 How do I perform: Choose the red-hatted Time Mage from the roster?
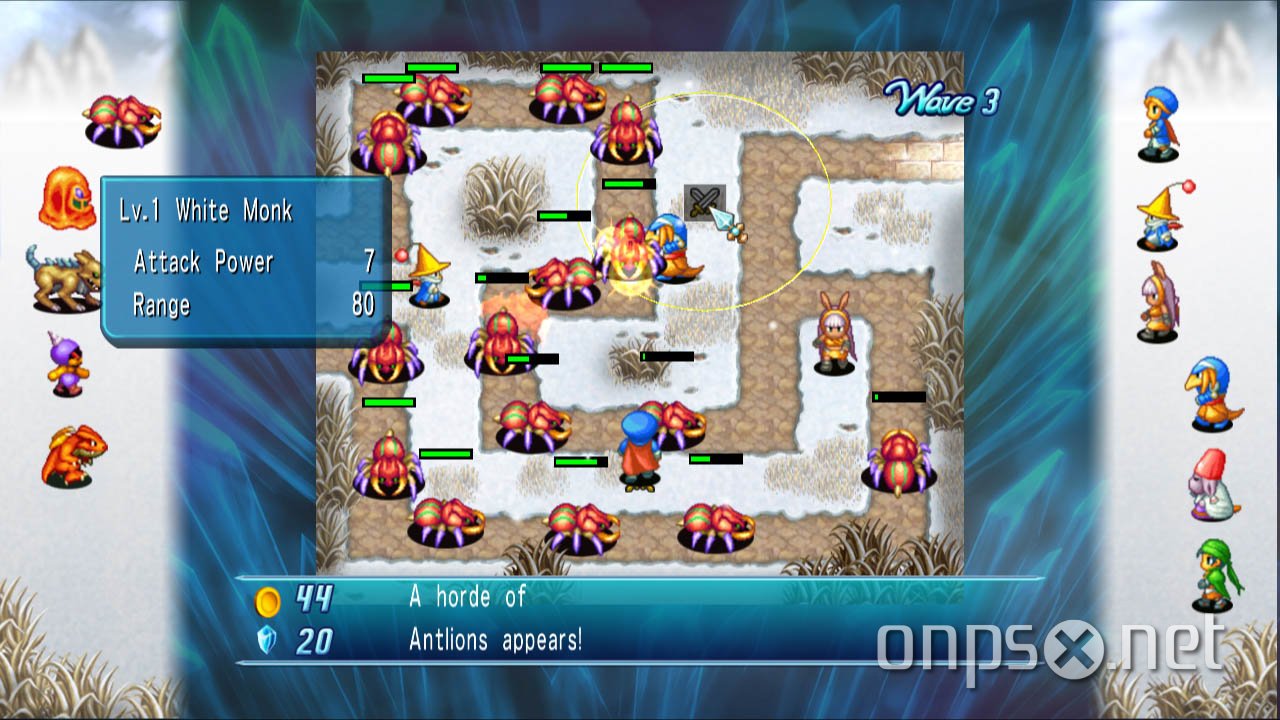(x=1211, y=485)
